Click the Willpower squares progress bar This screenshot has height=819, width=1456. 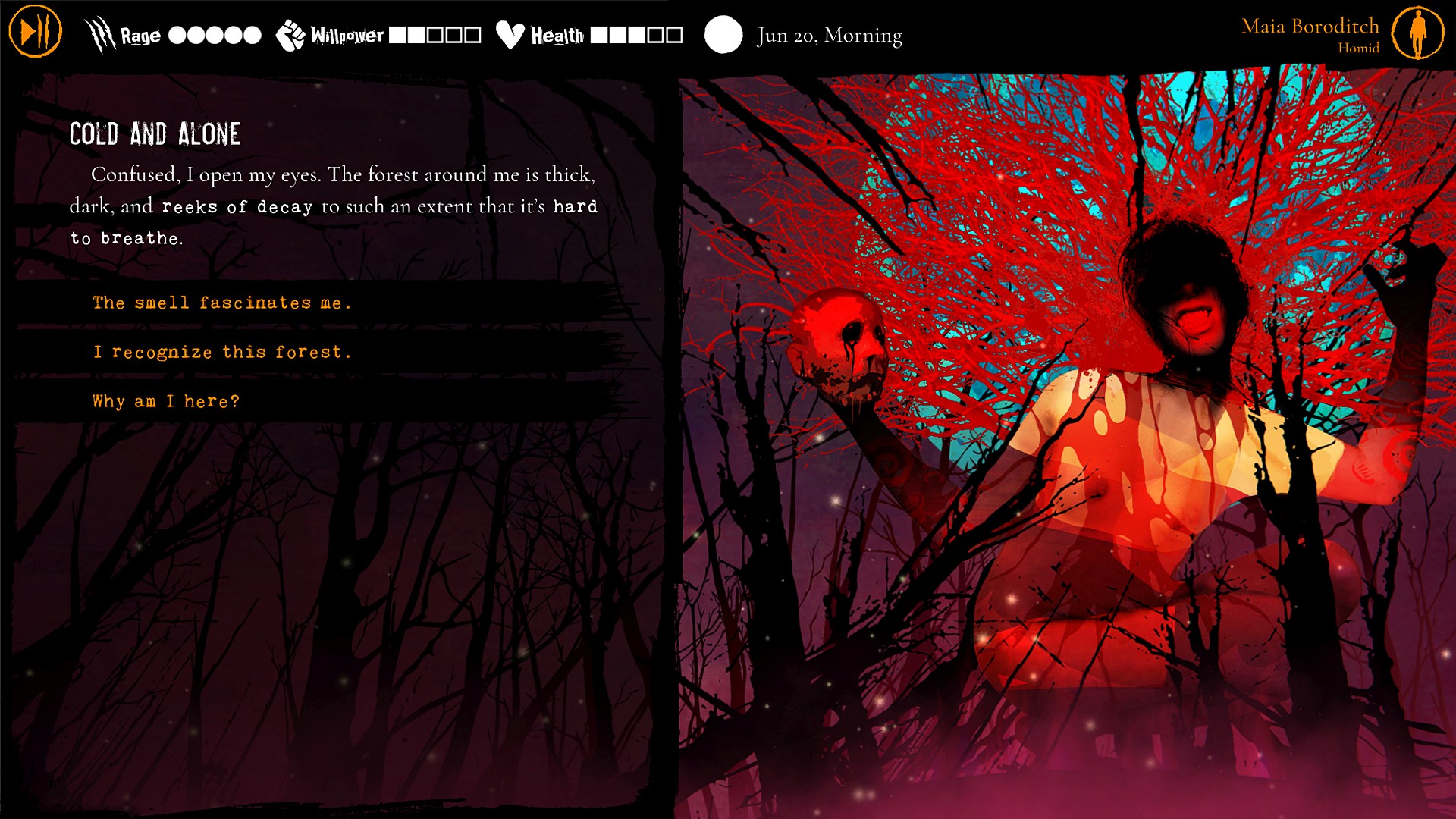point(434,33)
